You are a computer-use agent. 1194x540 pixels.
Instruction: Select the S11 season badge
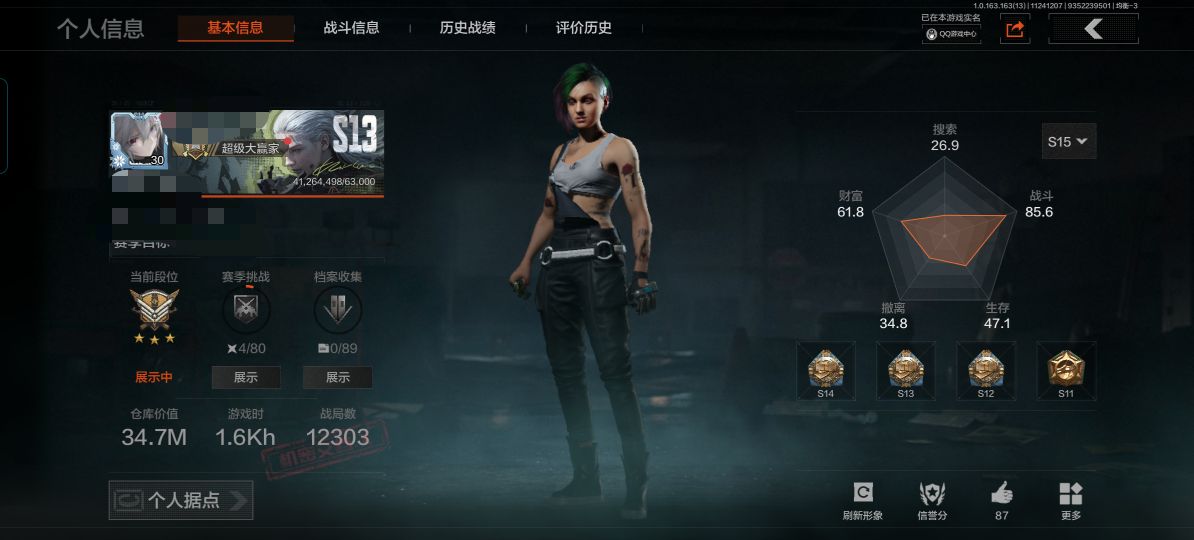click(1066, 370)
